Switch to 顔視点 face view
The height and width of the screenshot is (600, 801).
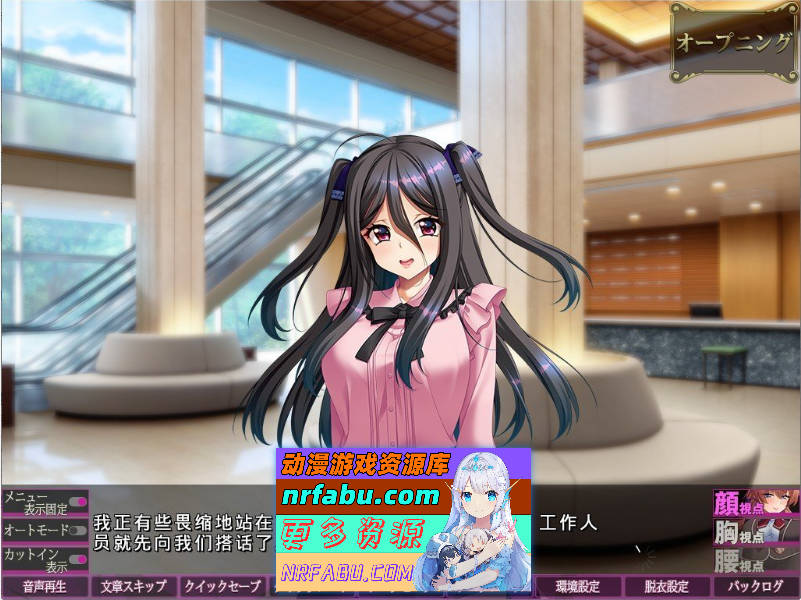tap(756, 502)
